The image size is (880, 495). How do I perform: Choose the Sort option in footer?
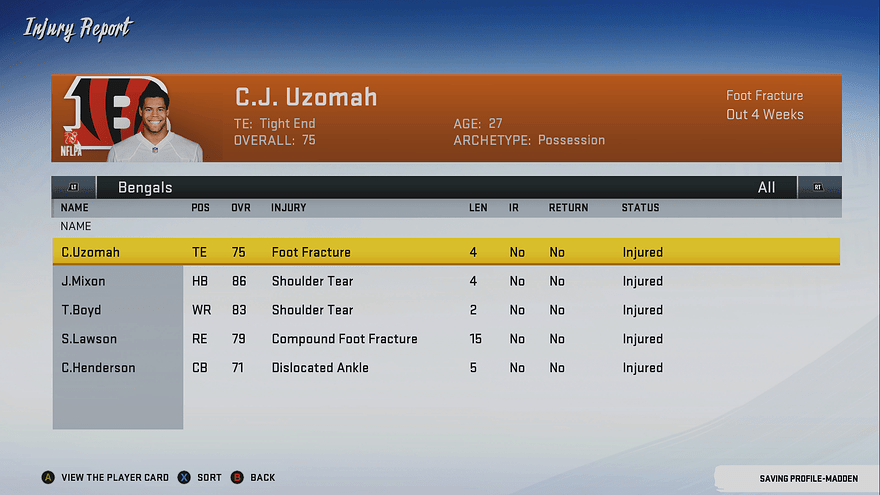pos(200,478)
